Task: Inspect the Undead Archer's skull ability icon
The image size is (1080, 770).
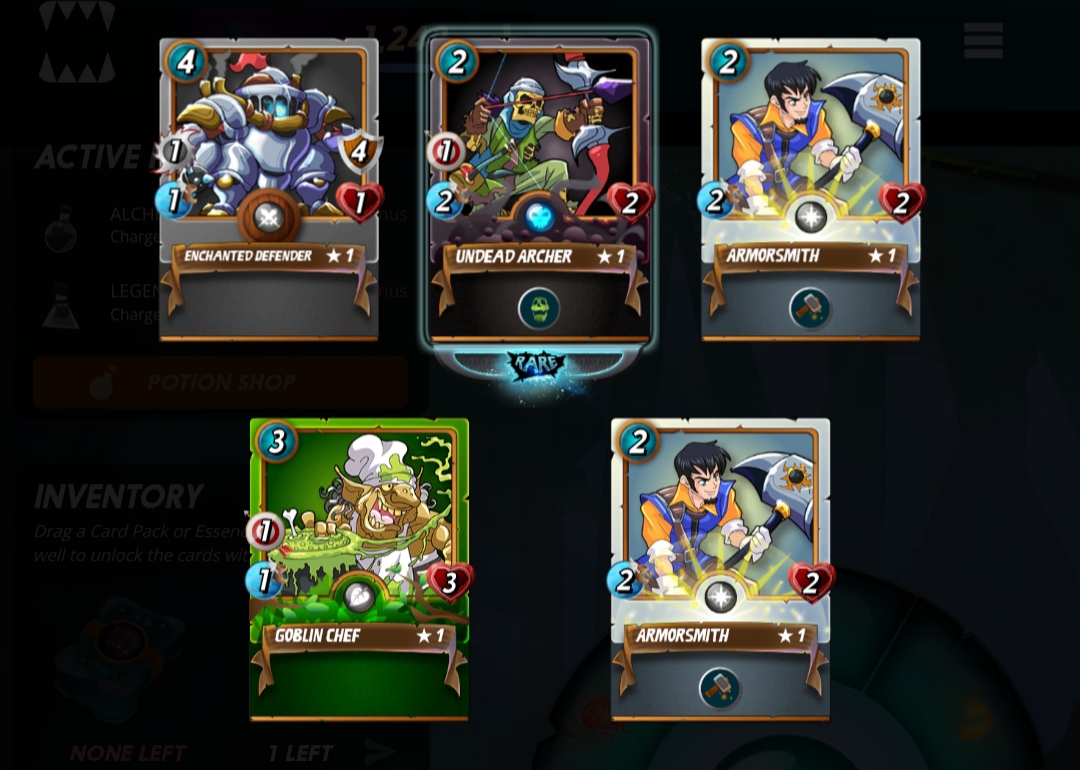Action: [x=539, y=308]
